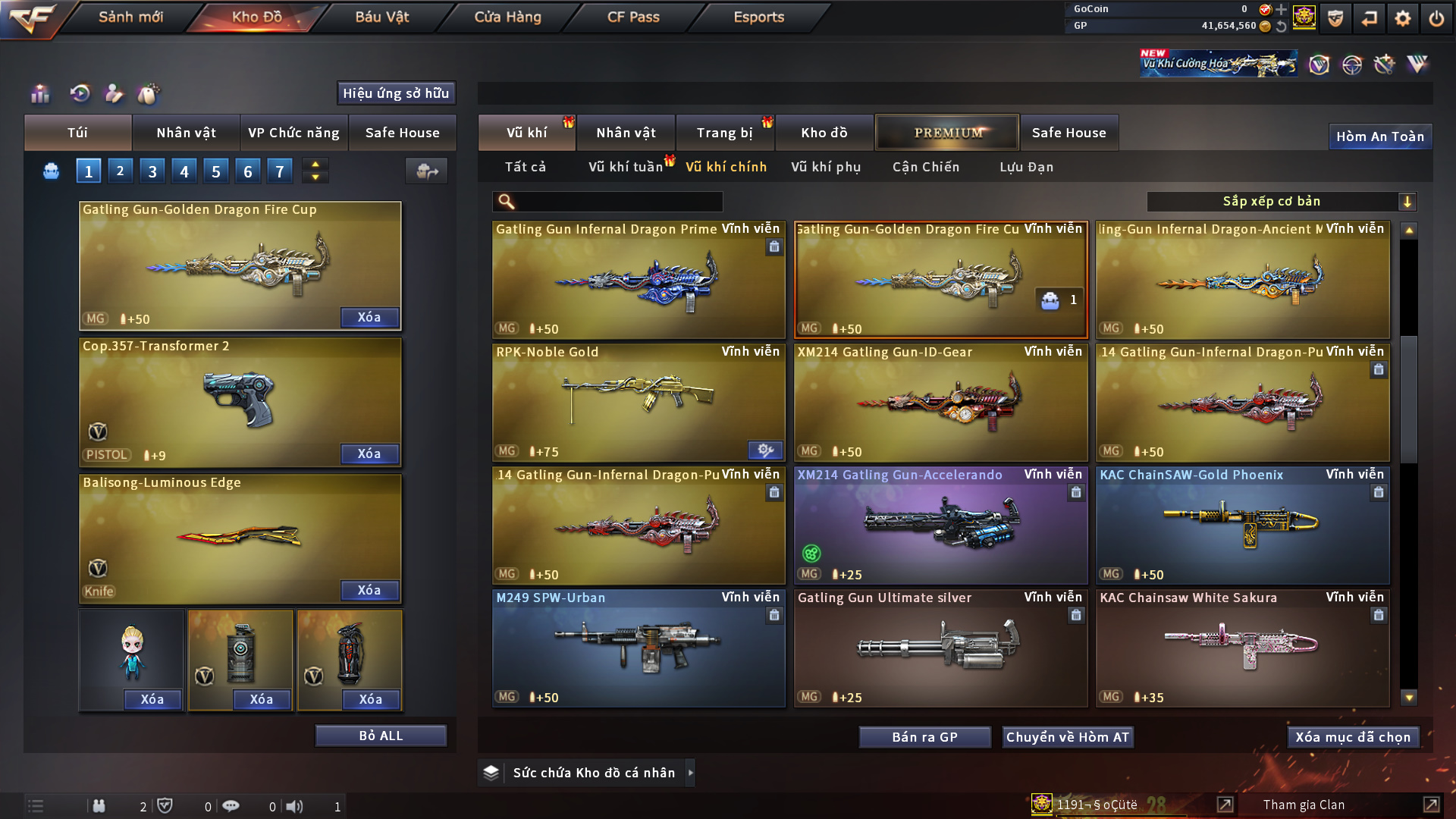Select the M249 SPW-Urban weapon
This screenshot has height=819, width=1456.
click(x=638, y=648)
